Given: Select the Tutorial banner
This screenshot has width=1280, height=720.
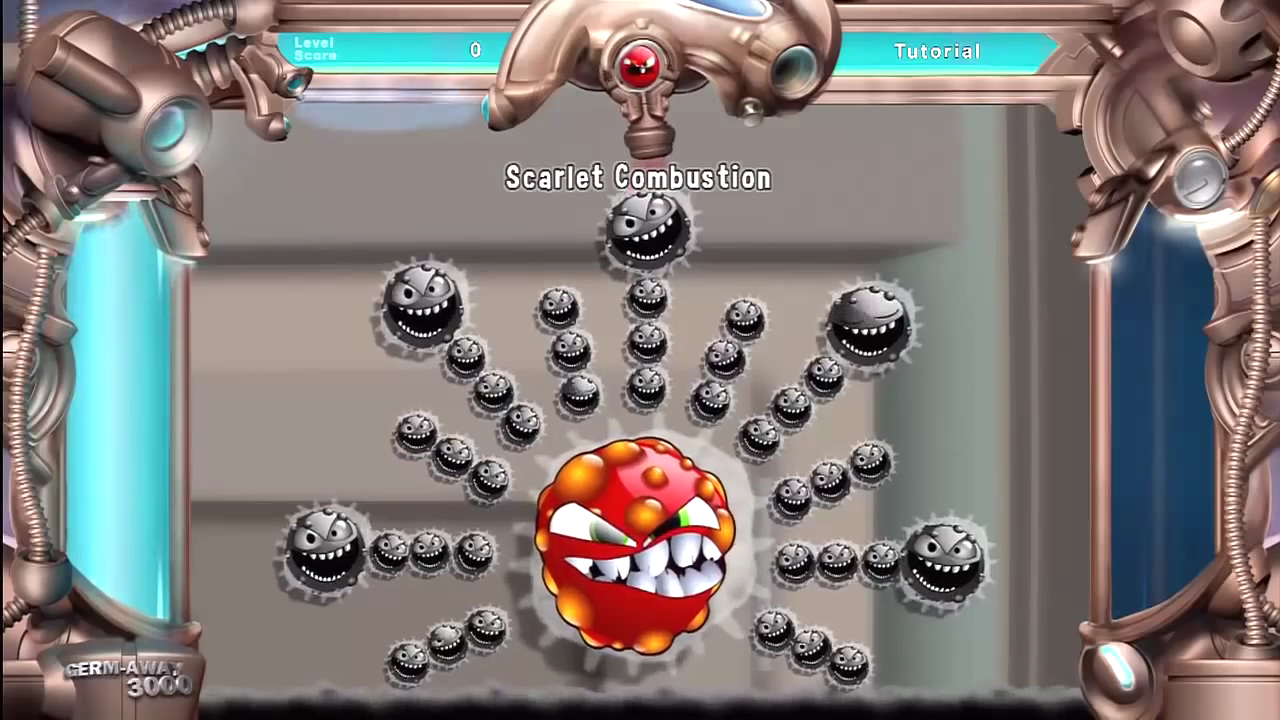Looking at the screenshot, I should 937,51.
